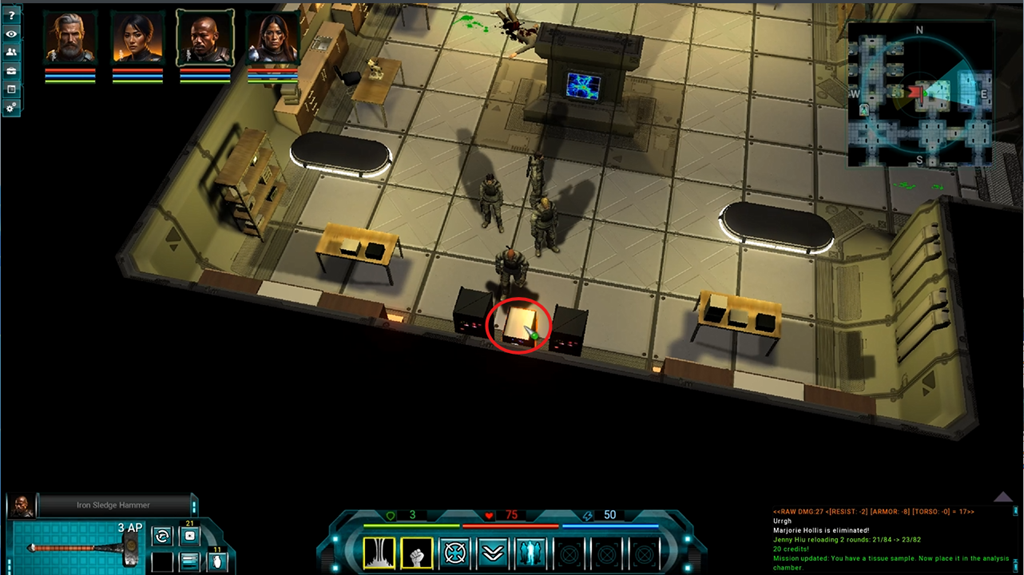Image resolution: width=1024 pixels, height=575 pixels.
Task: Select the bald soldier's portrait
Action: 205,38
